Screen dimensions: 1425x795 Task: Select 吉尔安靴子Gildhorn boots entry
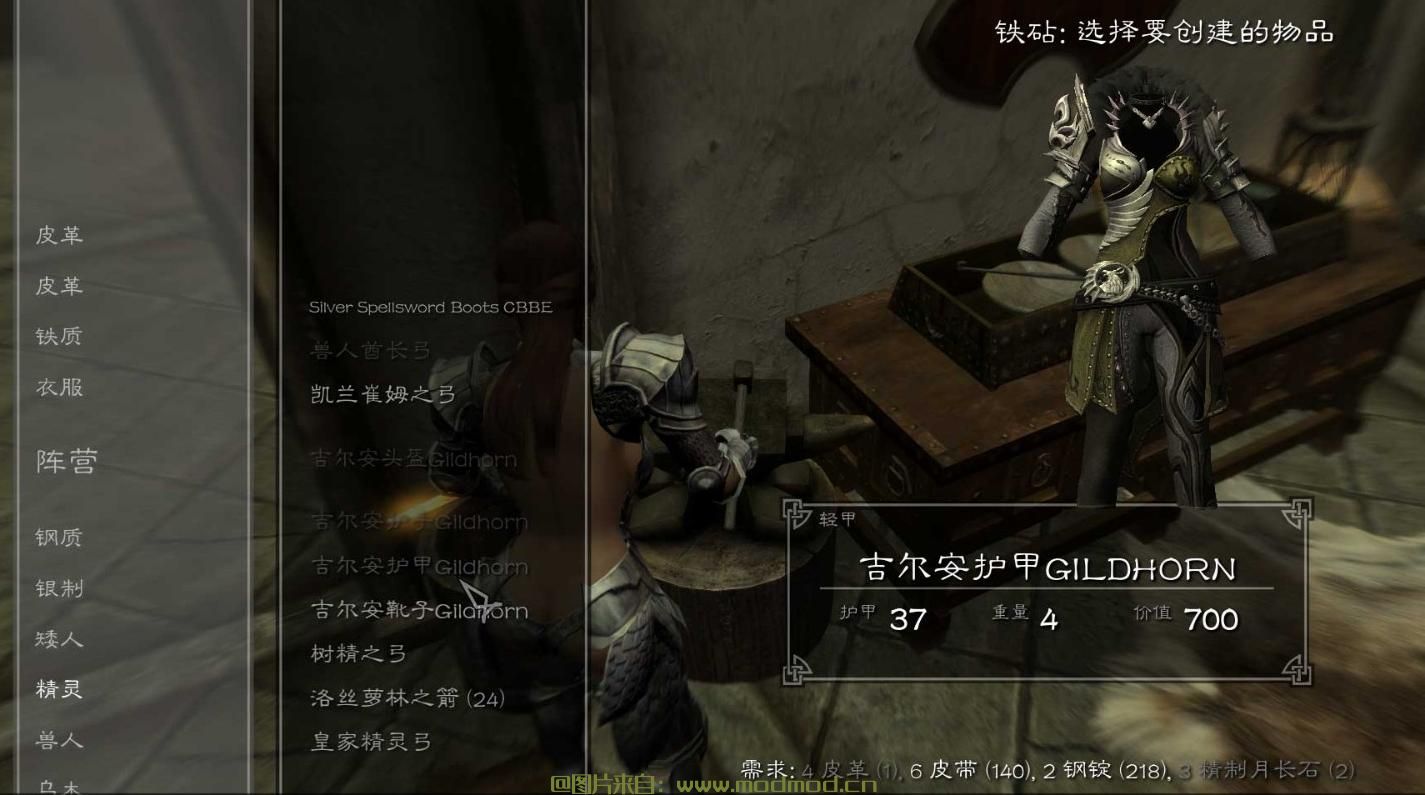415,609
